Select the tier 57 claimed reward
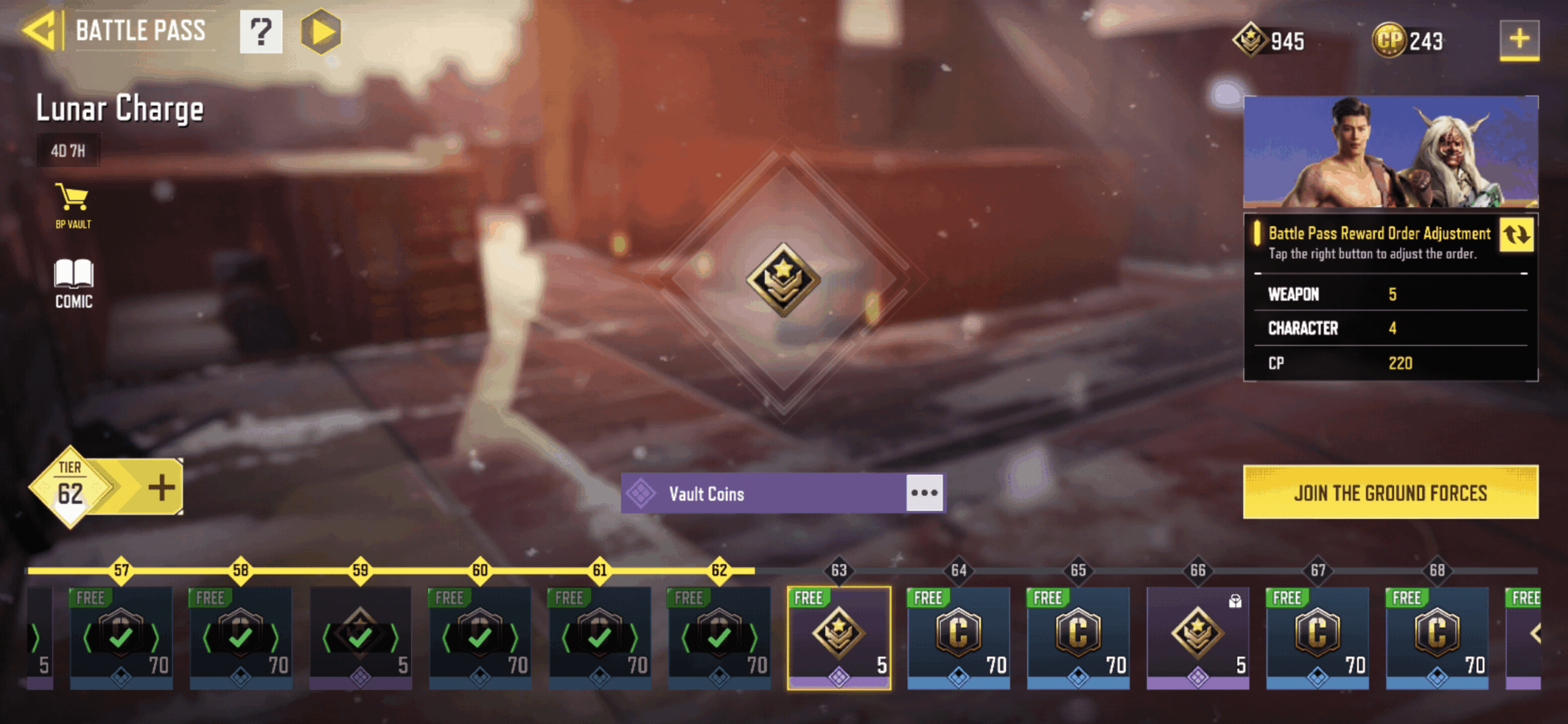 coord(121,637)
